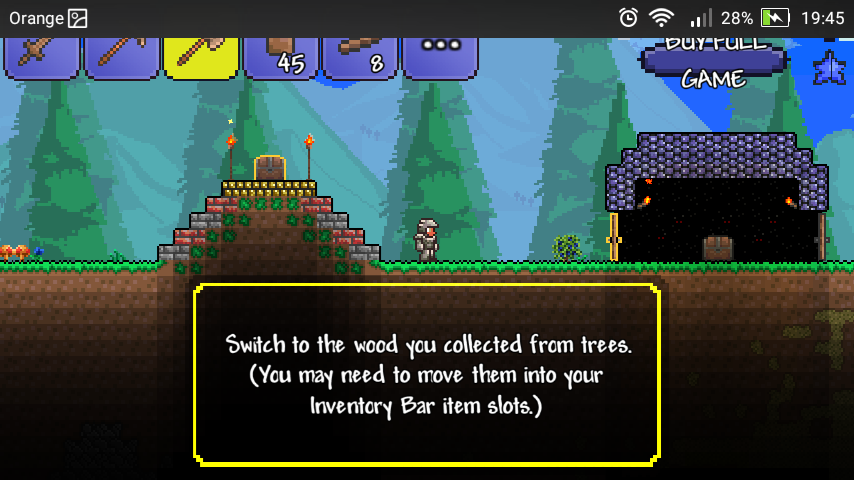Select the copper pickaxe hotbar slot
This screenshot has height=480, width=854.
[x=121, y=56]
